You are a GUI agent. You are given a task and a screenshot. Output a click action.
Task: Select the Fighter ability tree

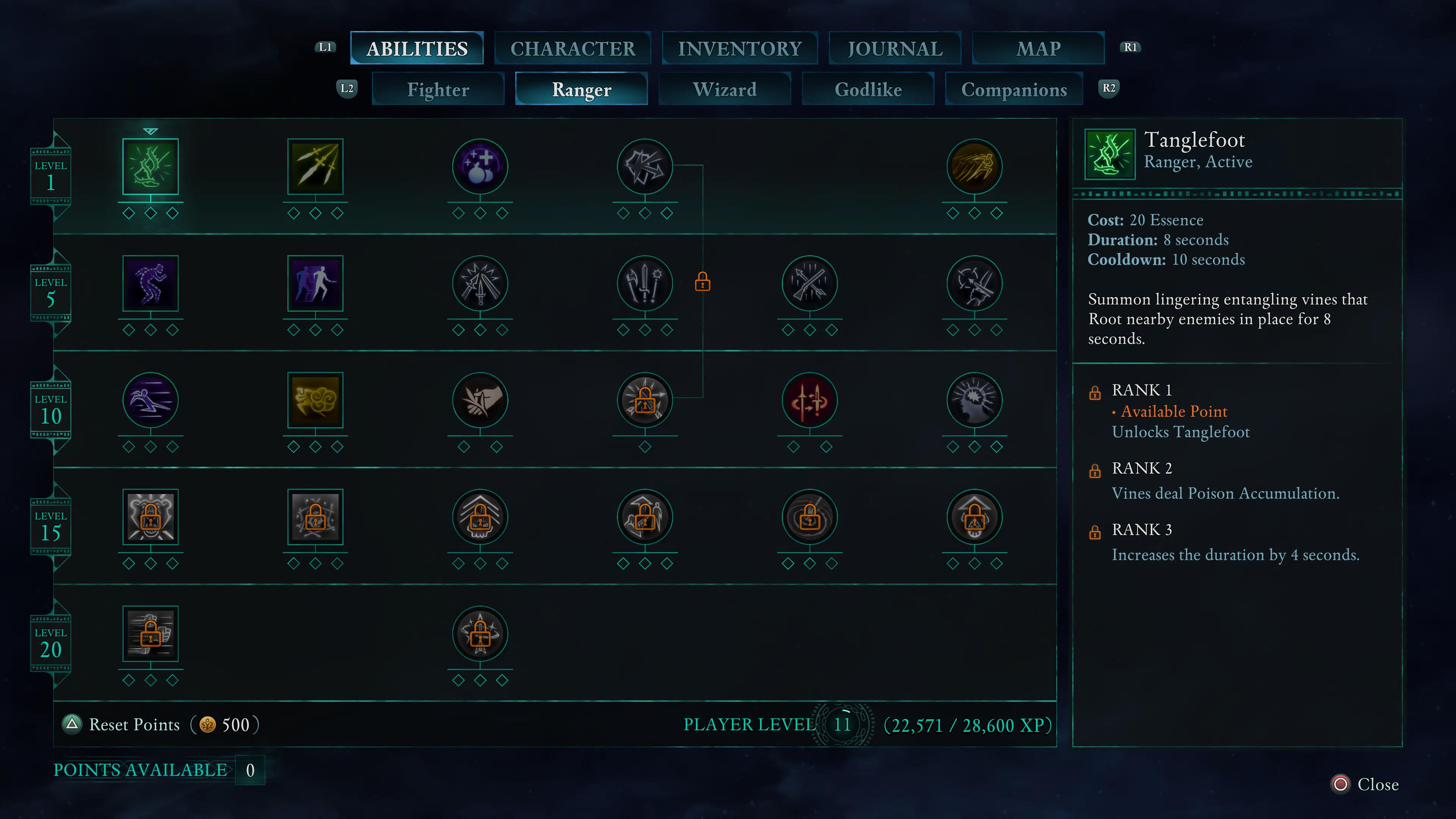coord(438,89)
